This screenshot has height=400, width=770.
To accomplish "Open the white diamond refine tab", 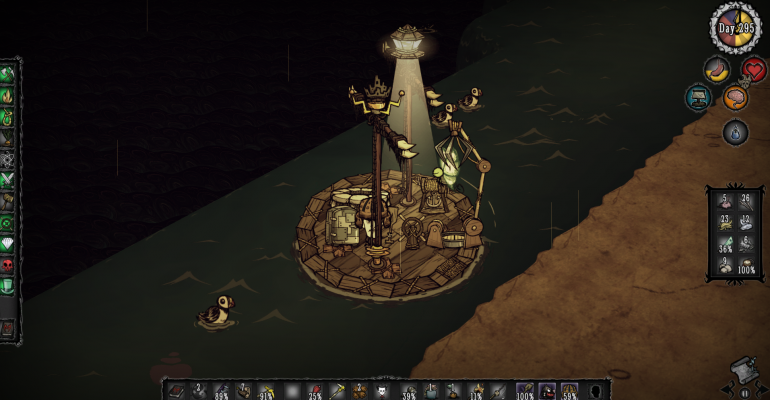I will 8,243.
